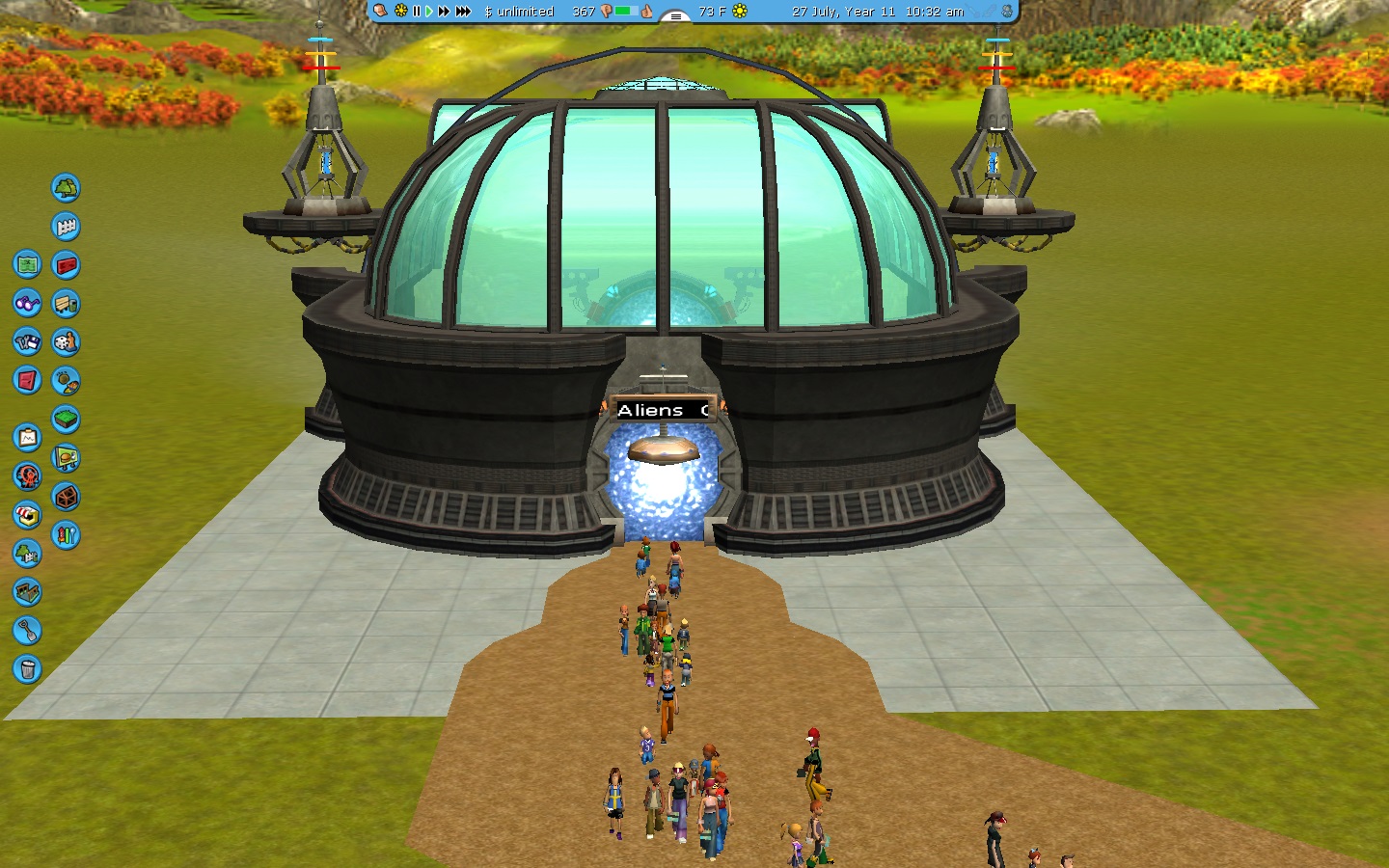Open the floppy disk file menu

pyautogui.click(x=27, y=341)
